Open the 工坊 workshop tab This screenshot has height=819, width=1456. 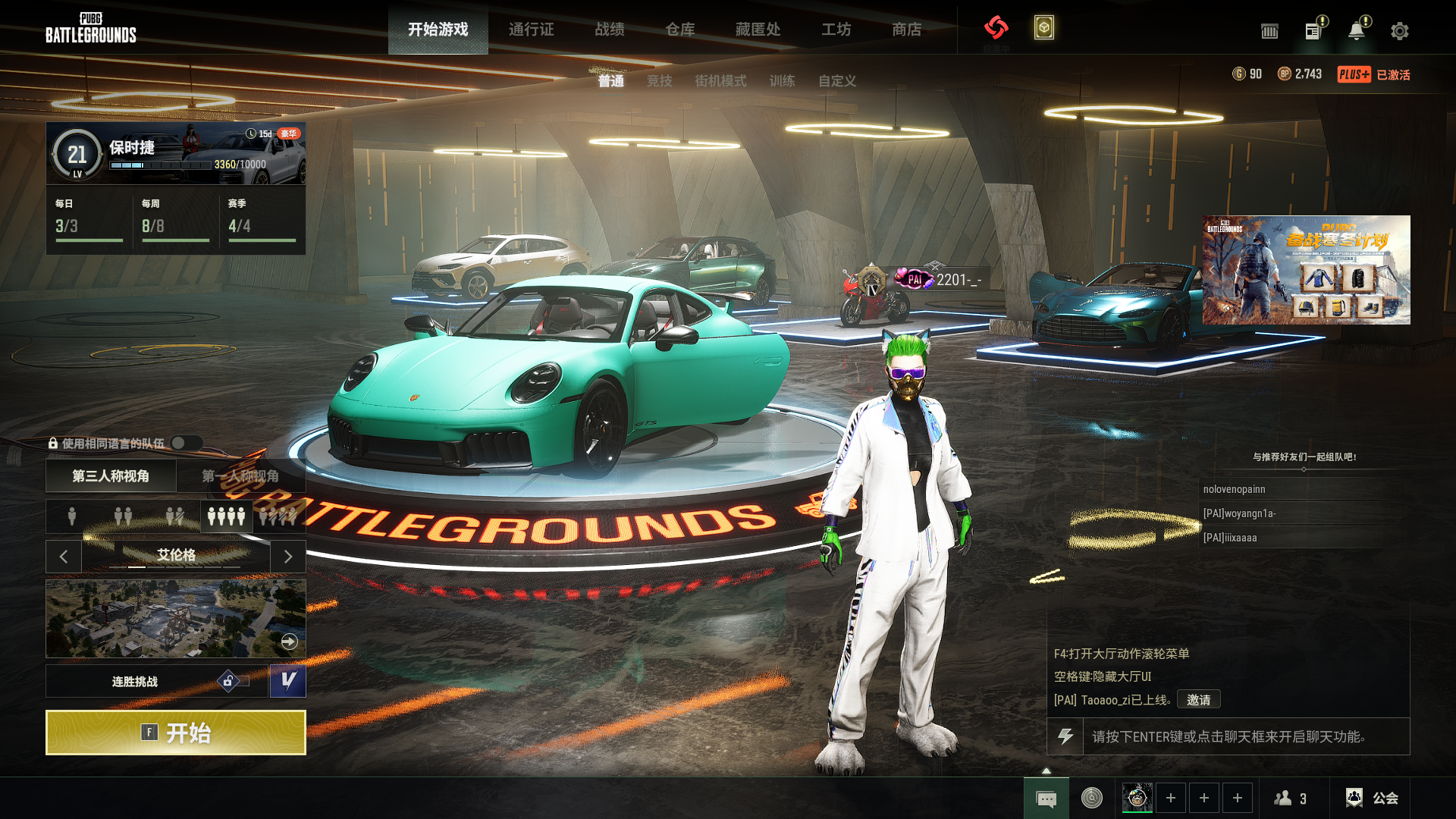coord(836,30)
